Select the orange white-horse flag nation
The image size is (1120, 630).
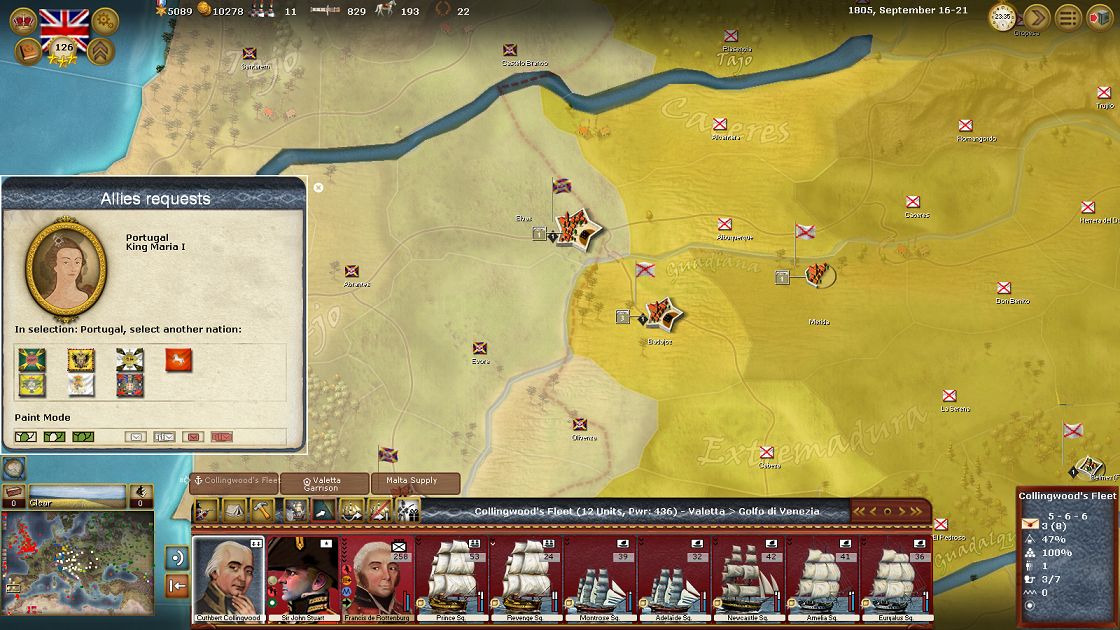point(179,360)
